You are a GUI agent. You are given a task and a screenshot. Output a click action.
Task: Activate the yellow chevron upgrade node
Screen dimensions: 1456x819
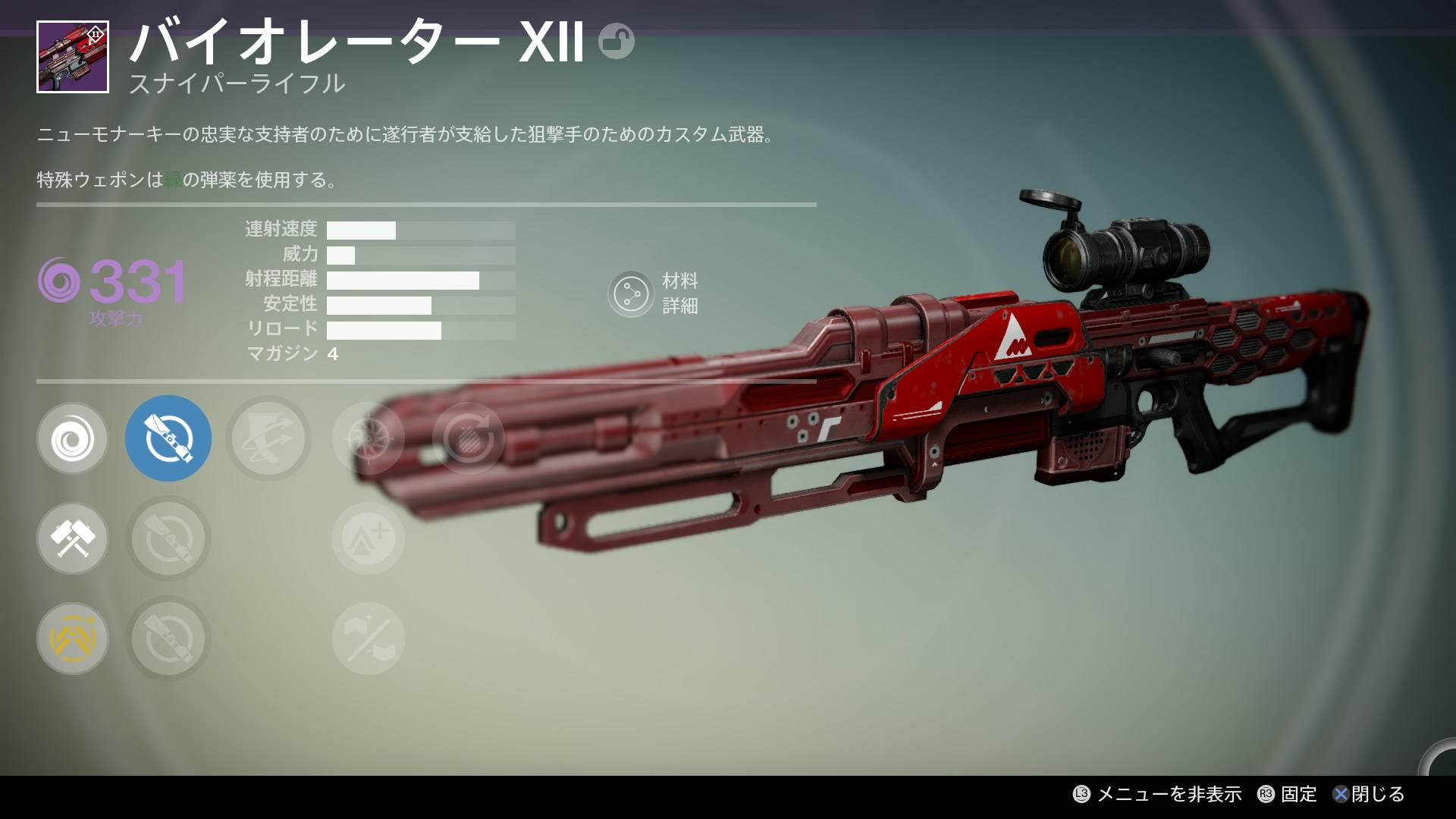pyautogui.click(x=72, y=639)
